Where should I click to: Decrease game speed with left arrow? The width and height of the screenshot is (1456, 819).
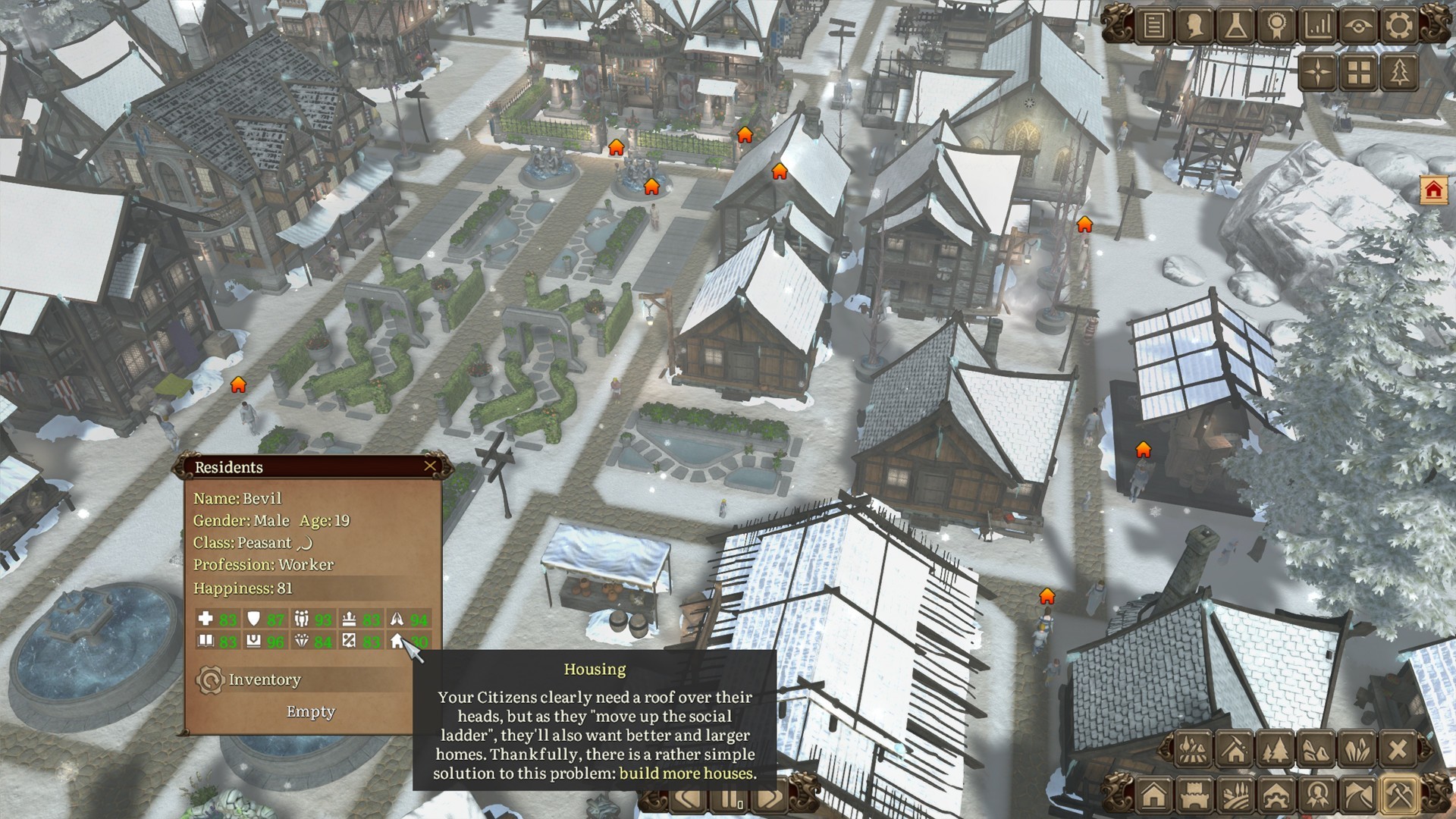click(x=689, y=799)
